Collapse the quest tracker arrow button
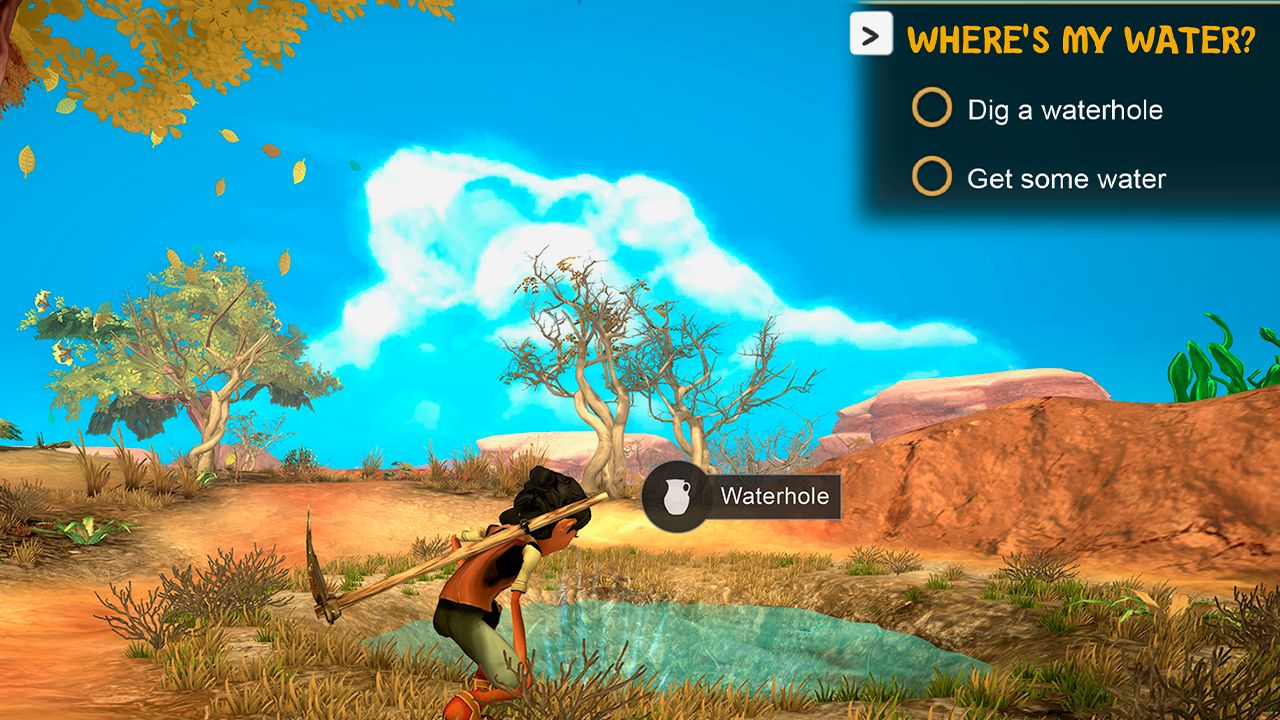Viewport: 1280px width, 720px height. (x=871, y=36)
